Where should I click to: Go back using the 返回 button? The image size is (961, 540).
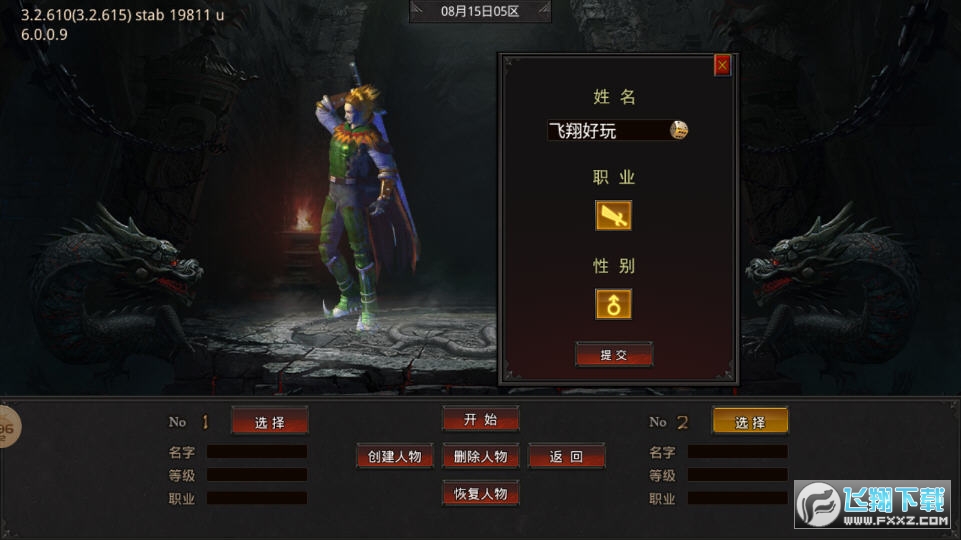pyautogui.click(x=566, y=456)
